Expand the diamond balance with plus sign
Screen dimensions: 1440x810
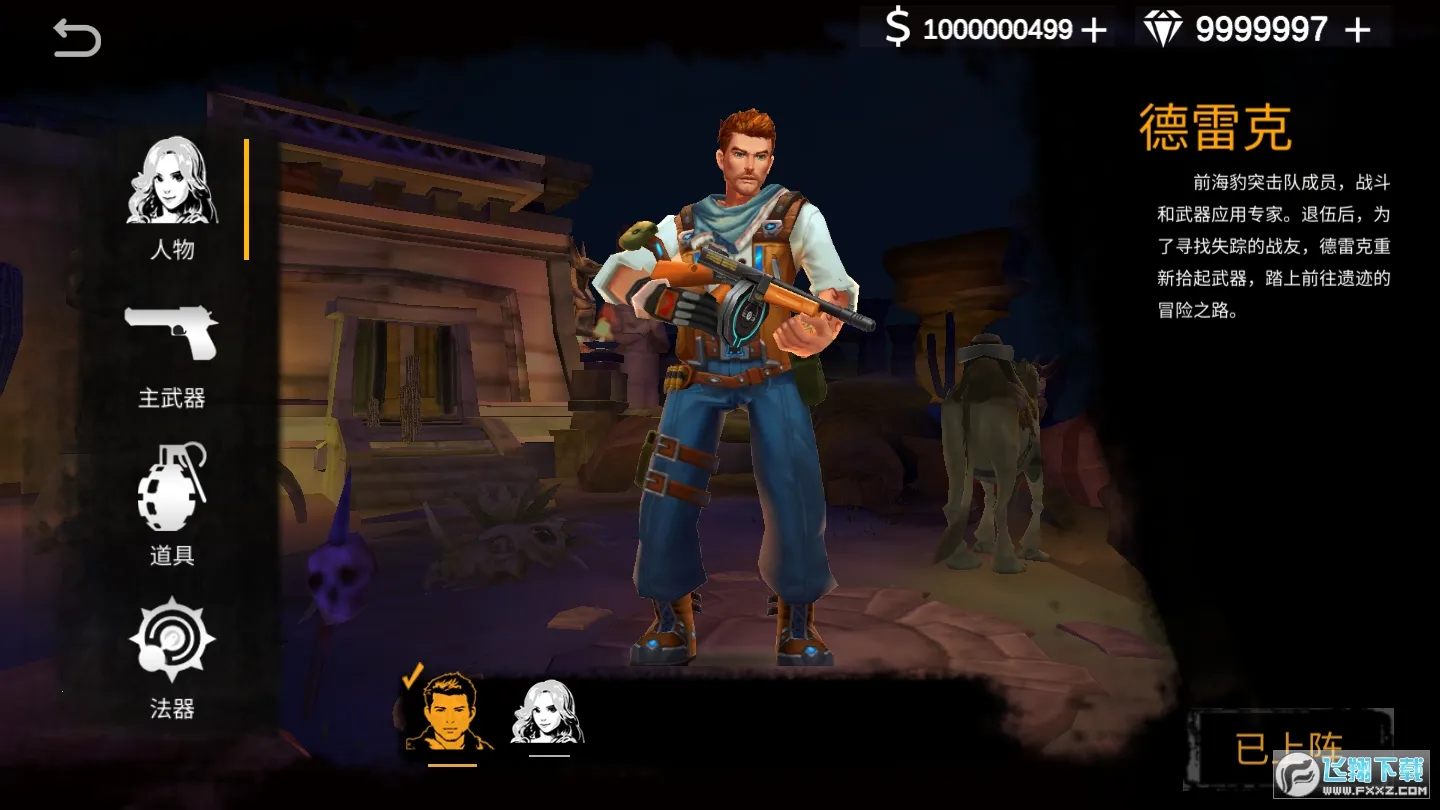coord(1360,28)
